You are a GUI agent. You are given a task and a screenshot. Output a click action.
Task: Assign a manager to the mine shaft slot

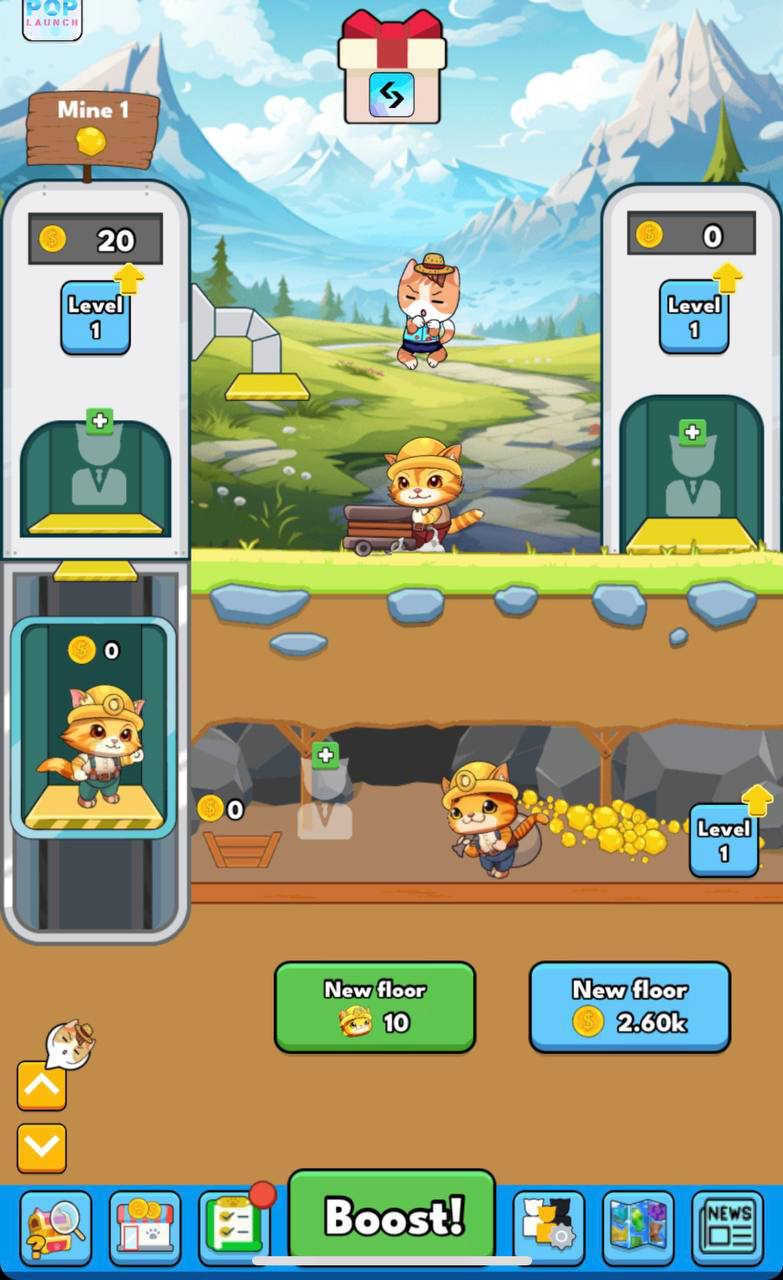click(325, 797)
